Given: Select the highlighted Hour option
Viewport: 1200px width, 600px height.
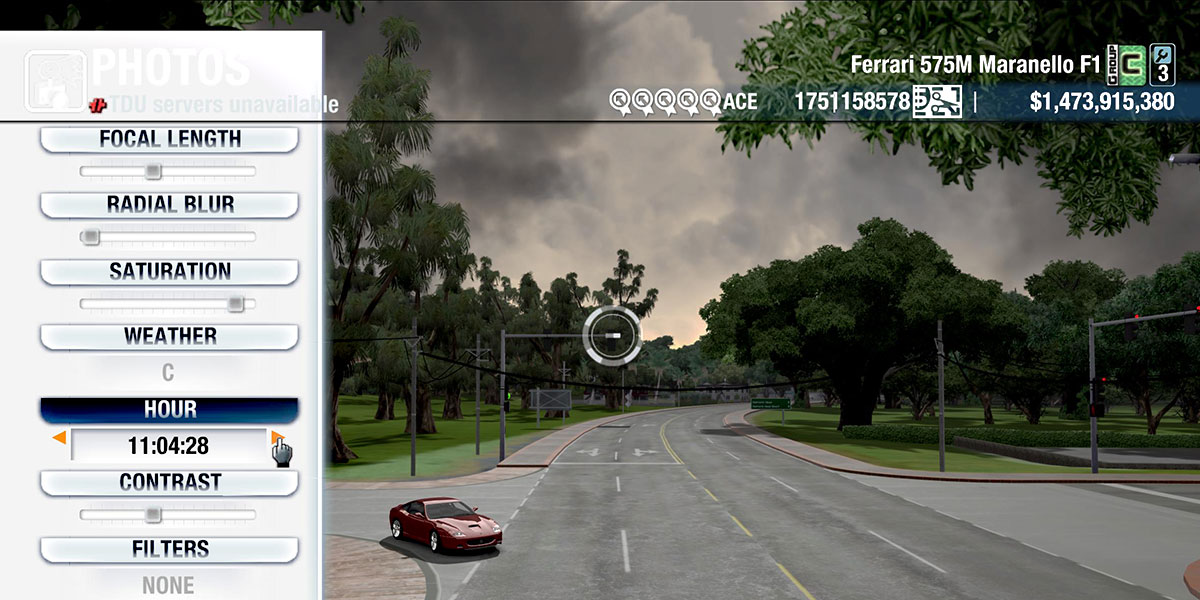Looking at the screenshot, I should [169, 410].
